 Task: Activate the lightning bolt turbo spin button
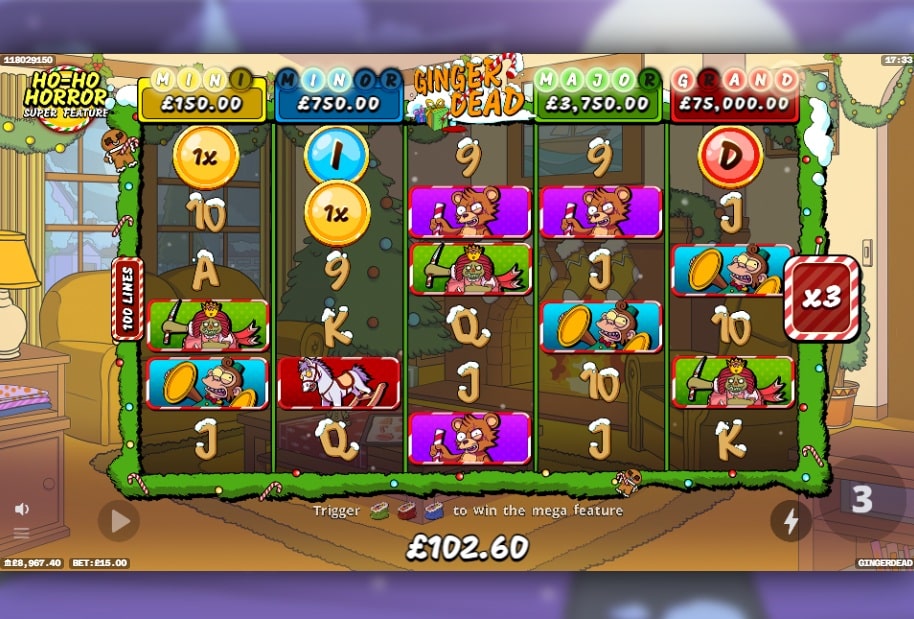pyautogui.click(x=791, y=520)
